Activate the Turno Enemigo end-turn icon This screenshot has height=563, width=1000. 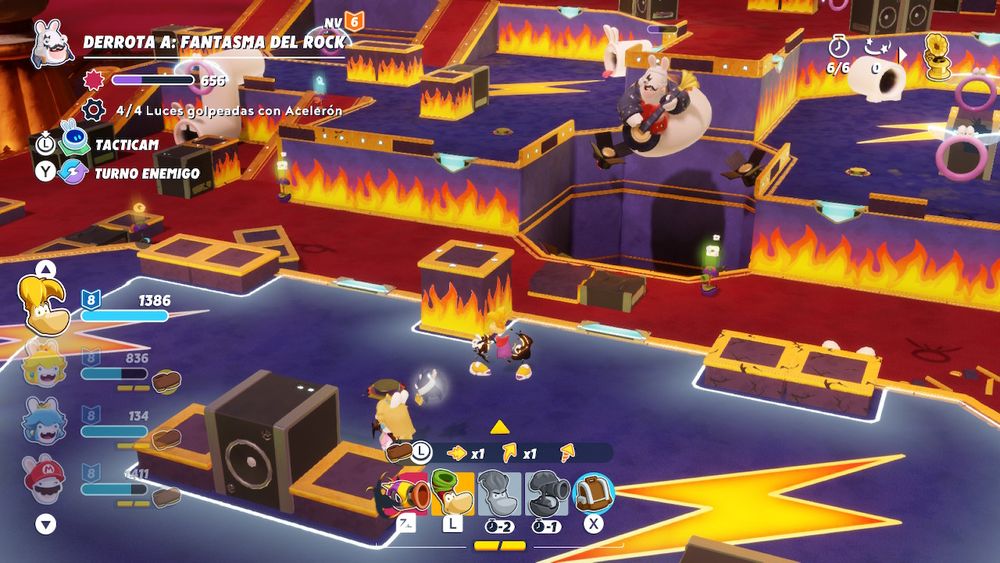coord(74,173)
